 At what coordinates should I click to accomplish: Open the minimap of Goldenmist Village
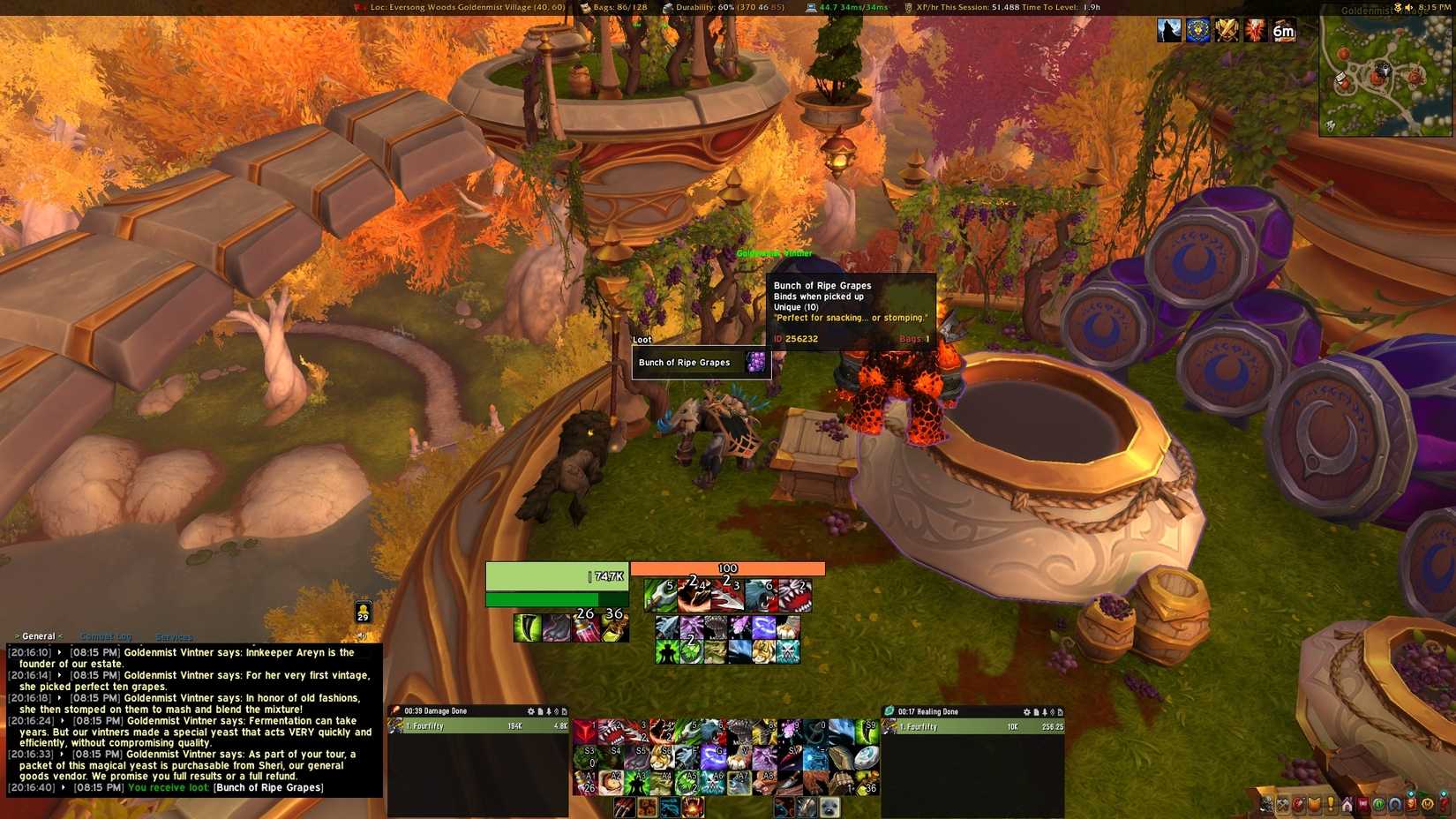1385,77
